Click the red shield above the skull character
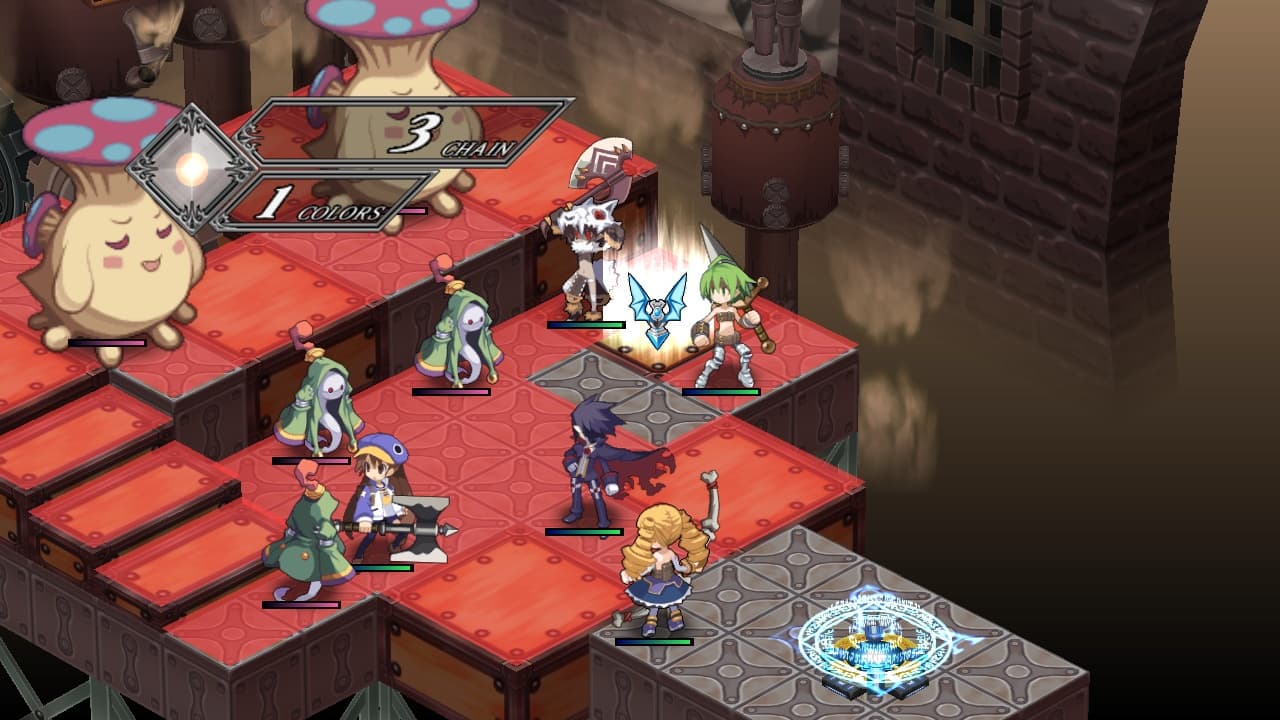 click(x=601, y=155)
